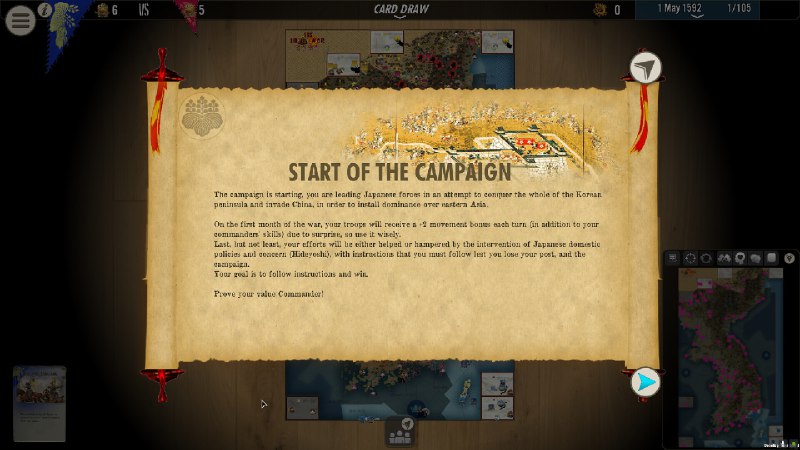Click the blue arrow to continue
Viewport: 800px width, 450px height.
tap(646, 382)
